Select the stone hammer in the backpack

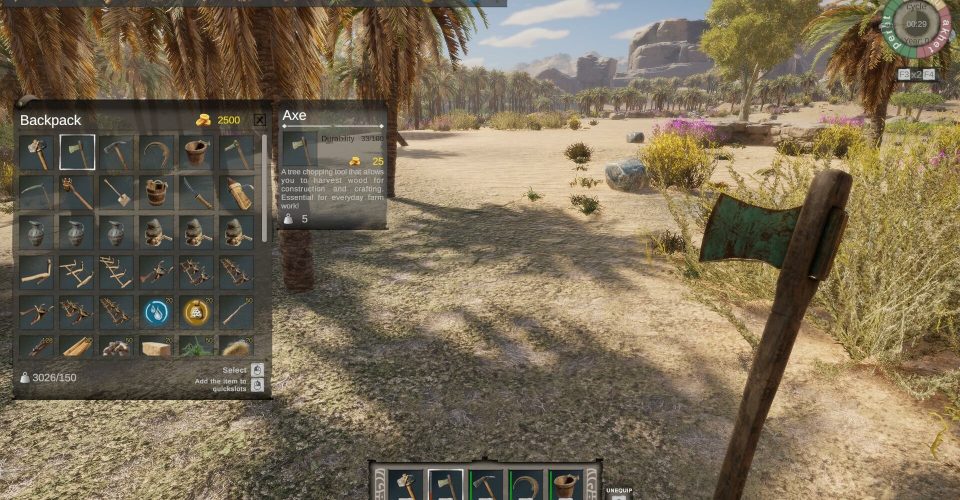pos(37,153)
